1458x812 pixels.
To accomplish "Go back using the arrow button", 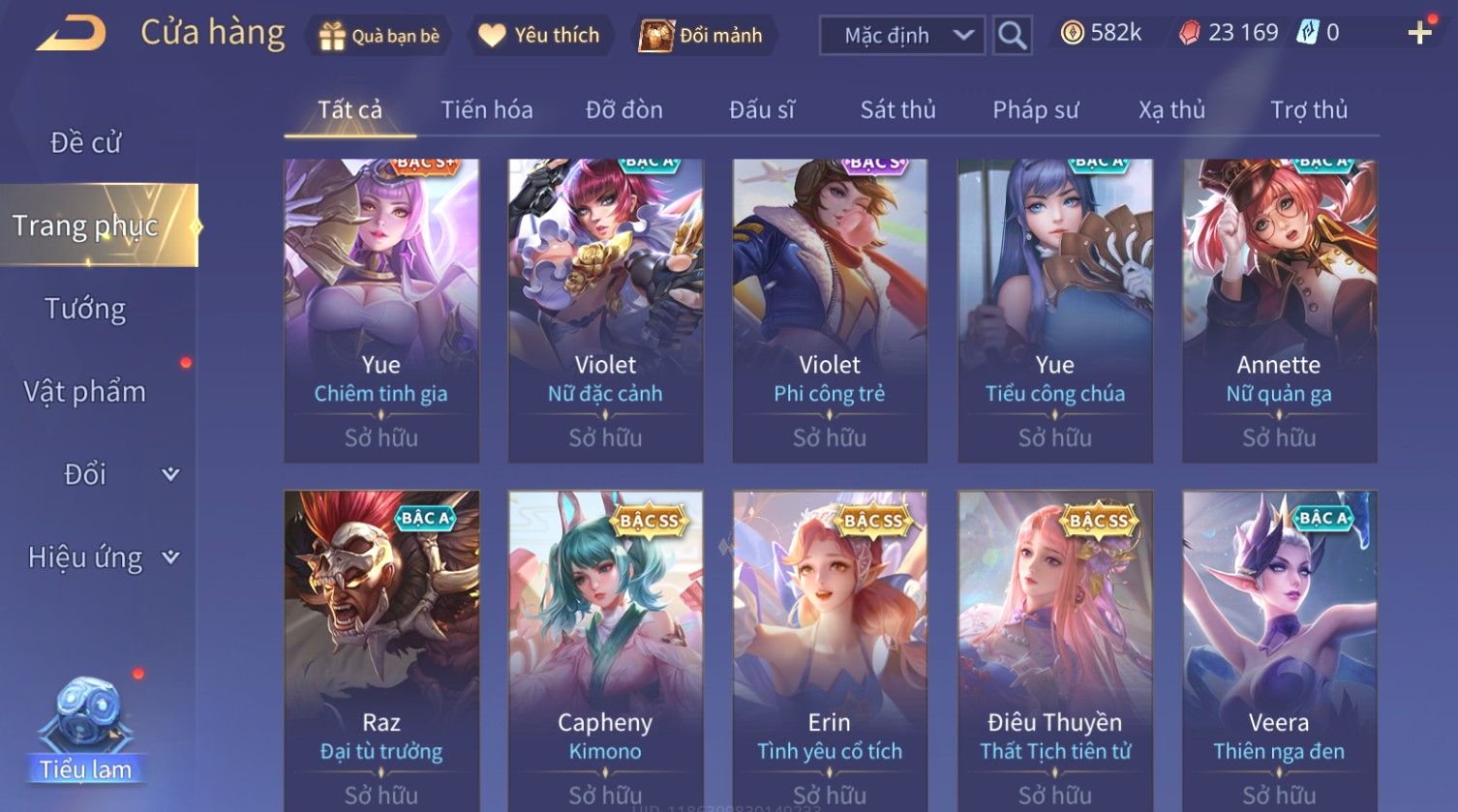I will click(x=71, y=34).
